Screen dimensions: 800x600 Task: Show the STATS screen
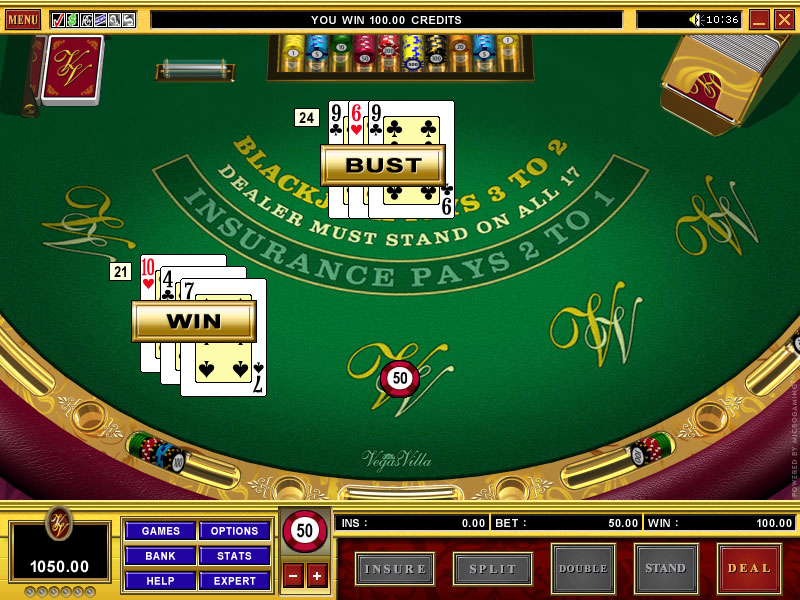[x=234, y=556]
